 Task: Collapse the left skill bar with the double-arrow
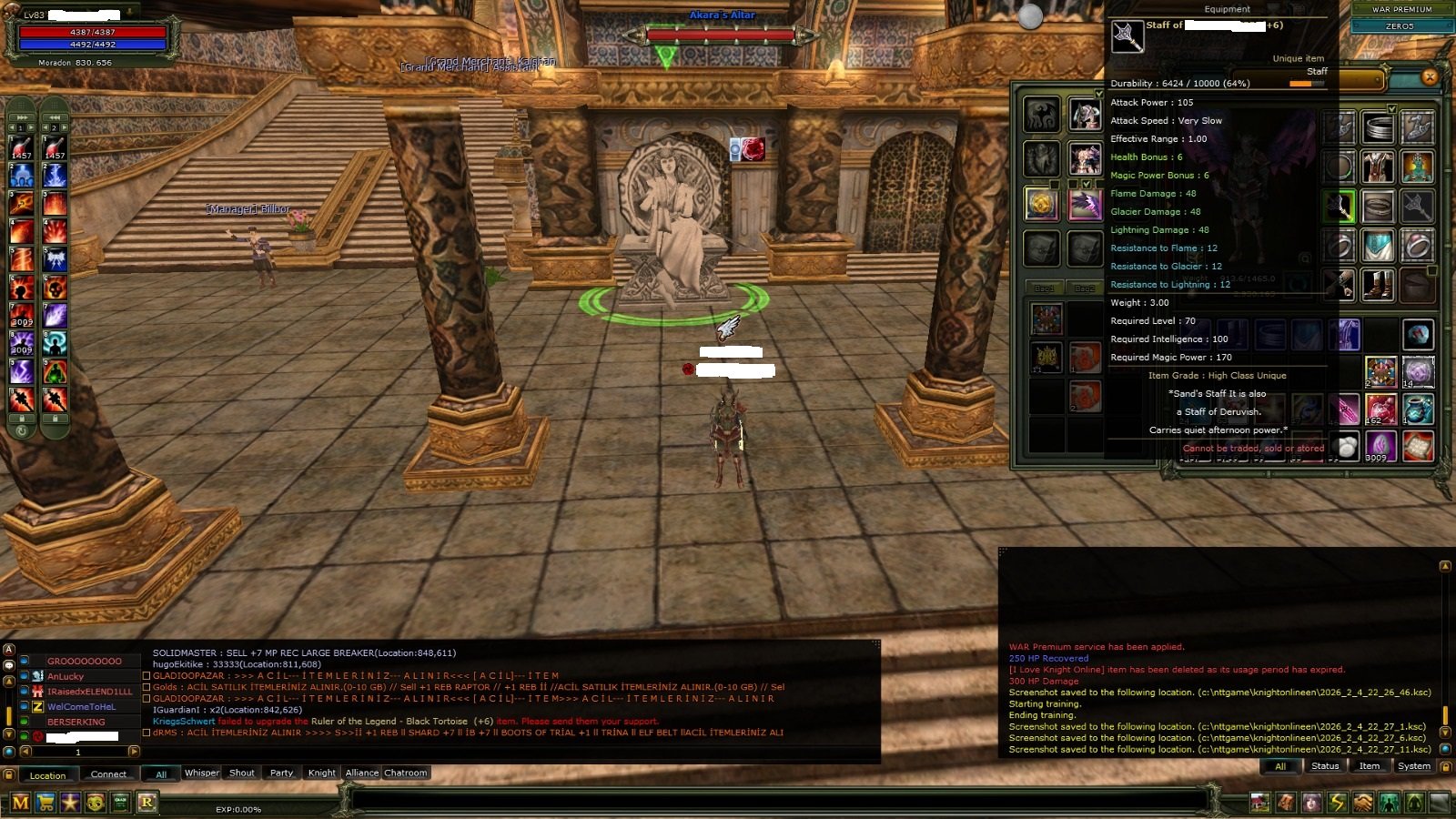22,117
